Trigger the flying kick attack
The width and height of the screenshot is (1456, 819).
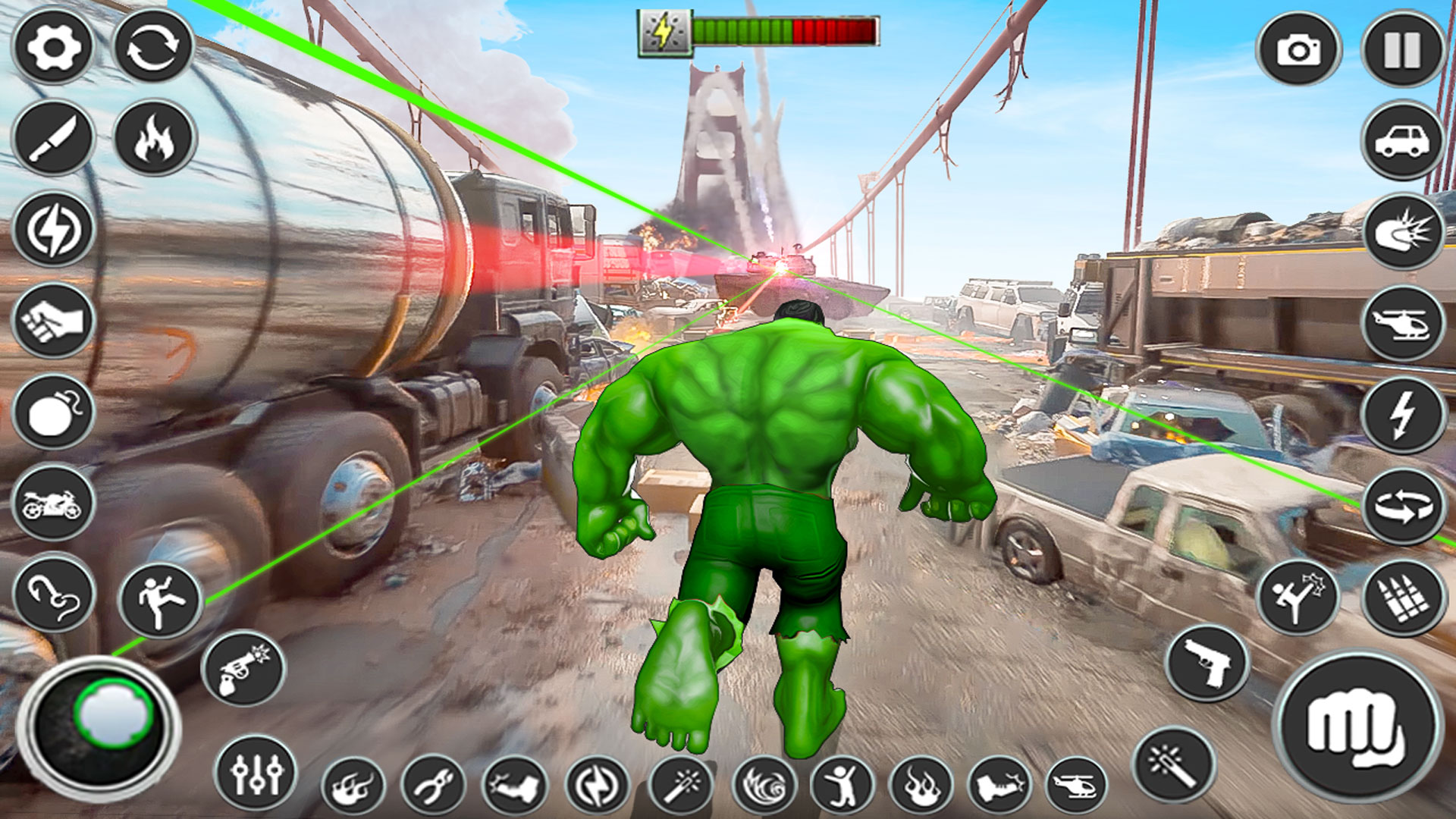pyautogui.click(x=1297, y=598)
